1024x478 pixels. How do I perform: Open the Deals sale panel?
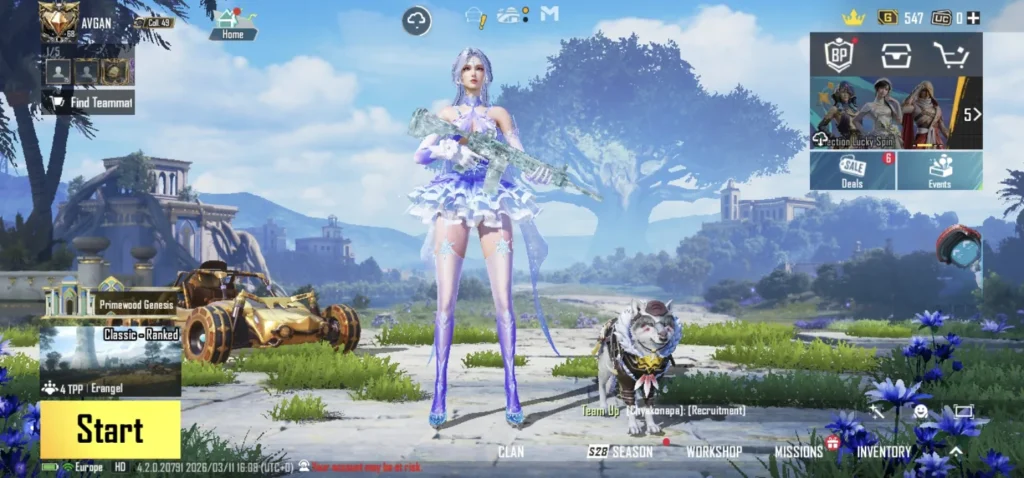coord(852,171)
